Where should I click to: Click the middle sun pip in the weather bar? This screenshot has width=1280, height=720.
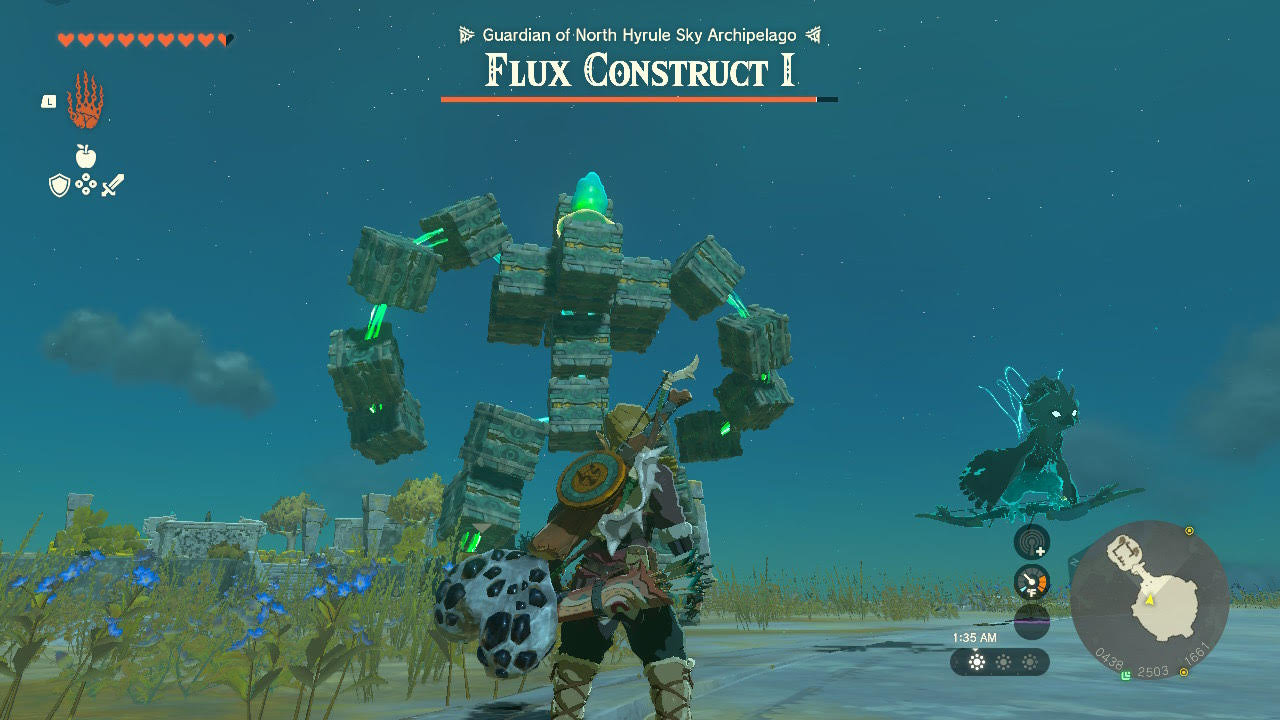click(1001, 662)
